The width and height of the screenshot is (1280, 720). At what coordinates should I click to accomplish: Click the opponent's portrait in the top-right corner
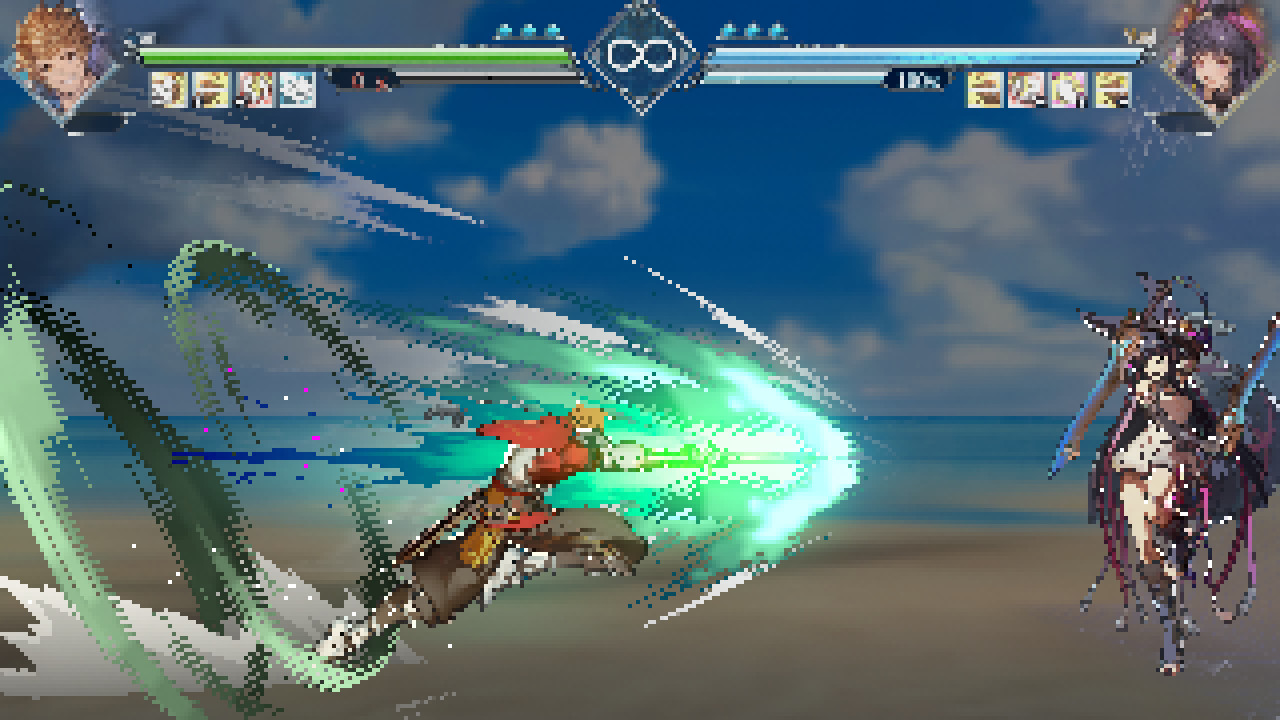1215,60
